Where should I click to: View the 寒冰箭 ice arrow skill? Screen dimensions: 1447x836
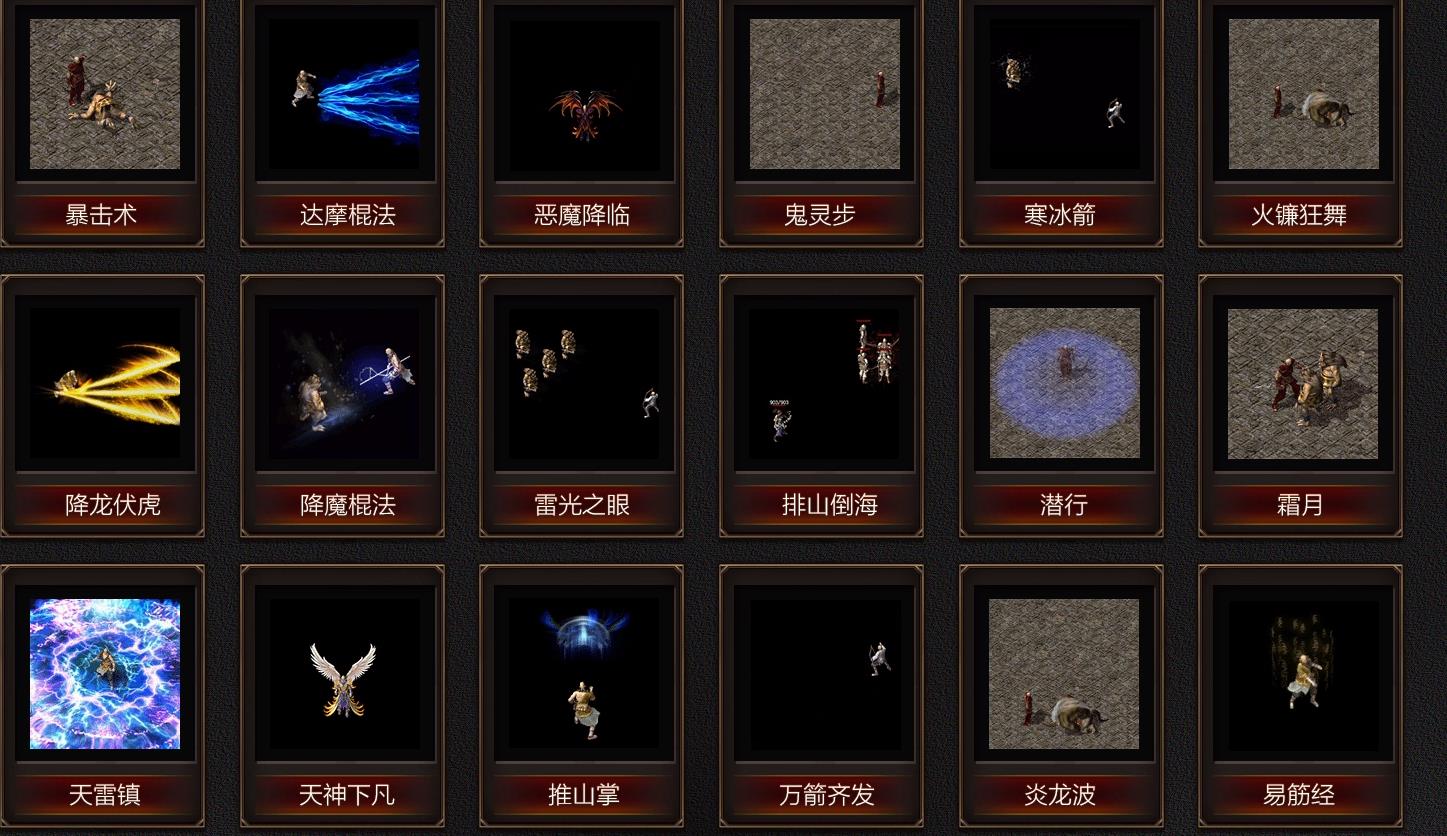1062,93
